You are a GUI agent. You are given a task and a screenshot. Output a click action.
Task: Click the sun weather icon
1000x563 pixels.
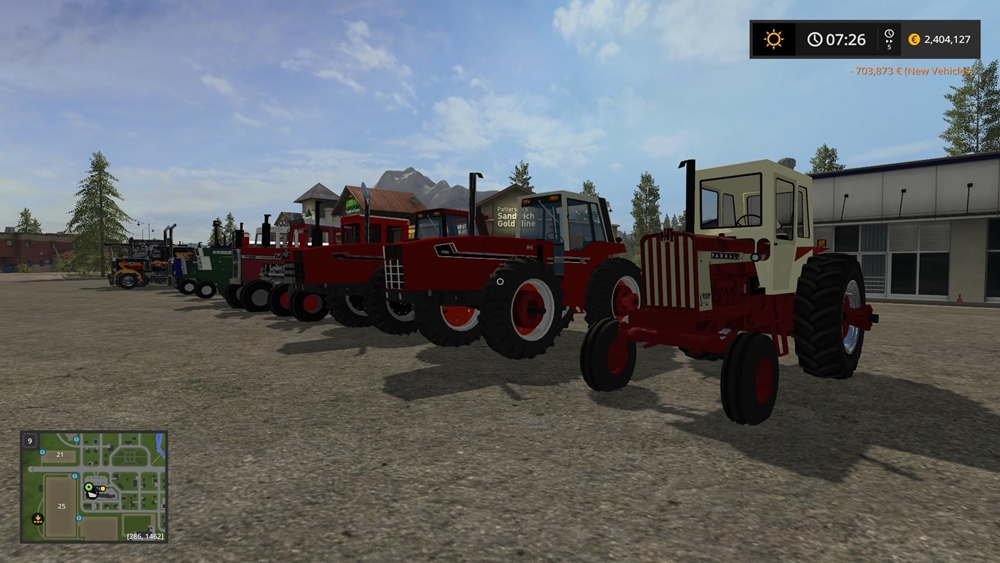(773, 39)
